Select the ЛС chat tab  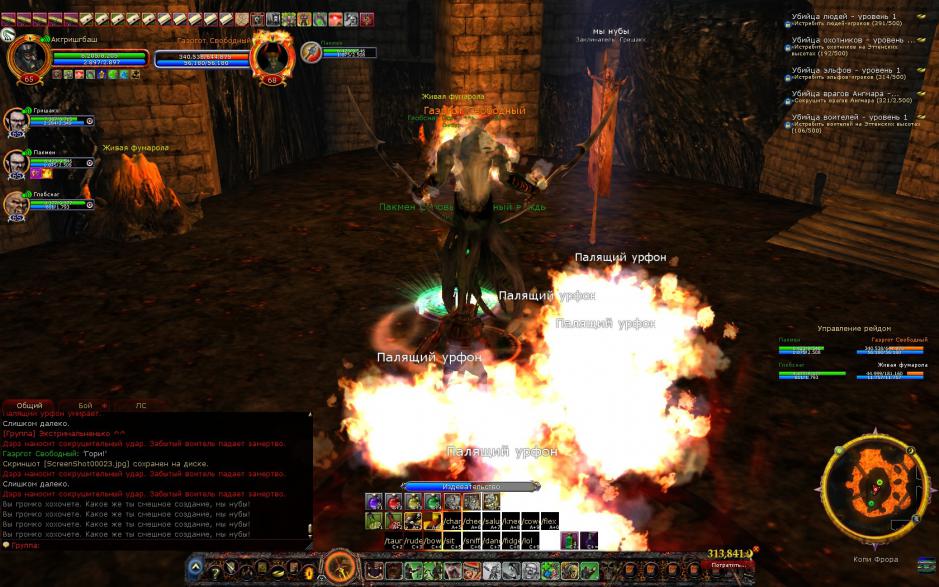(141, 405)
